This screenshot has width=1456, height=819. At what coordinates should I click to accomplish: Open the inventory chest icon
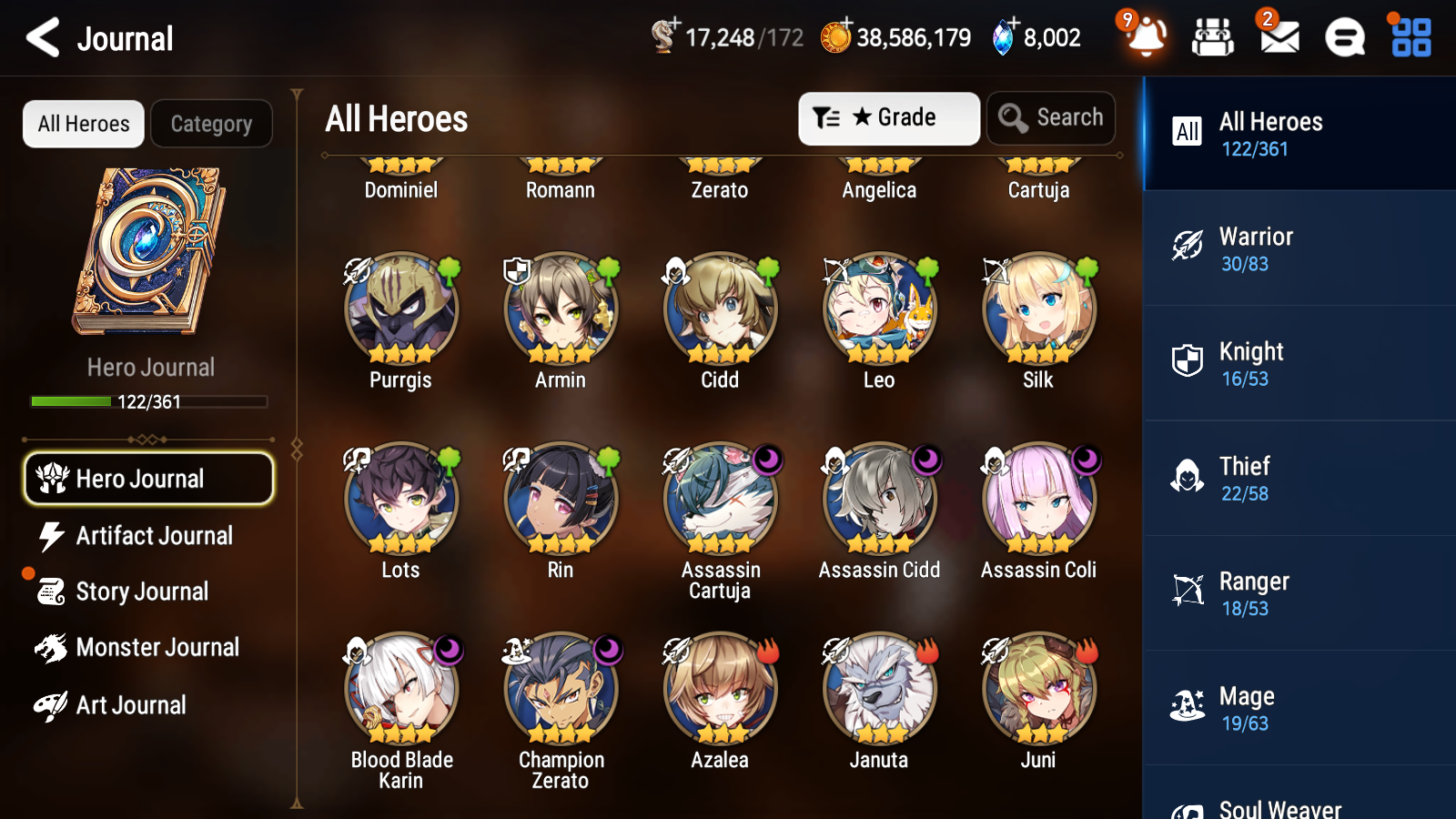coord(1213,37)
